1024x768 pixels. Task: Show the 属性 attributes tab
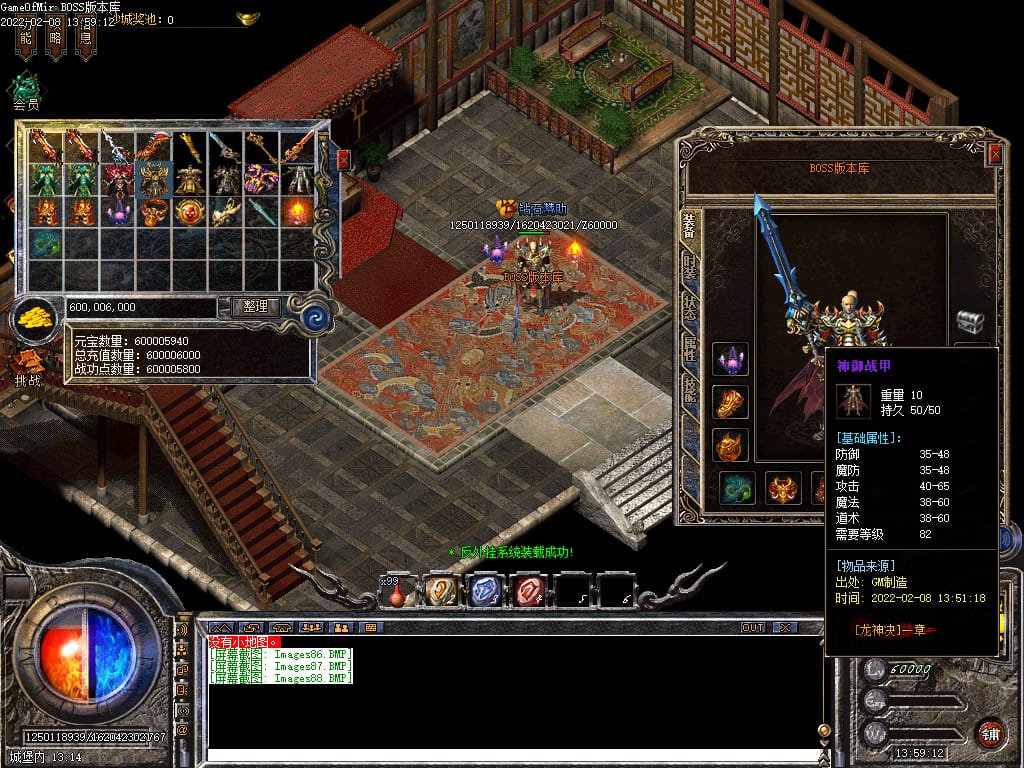coord(690,348)
